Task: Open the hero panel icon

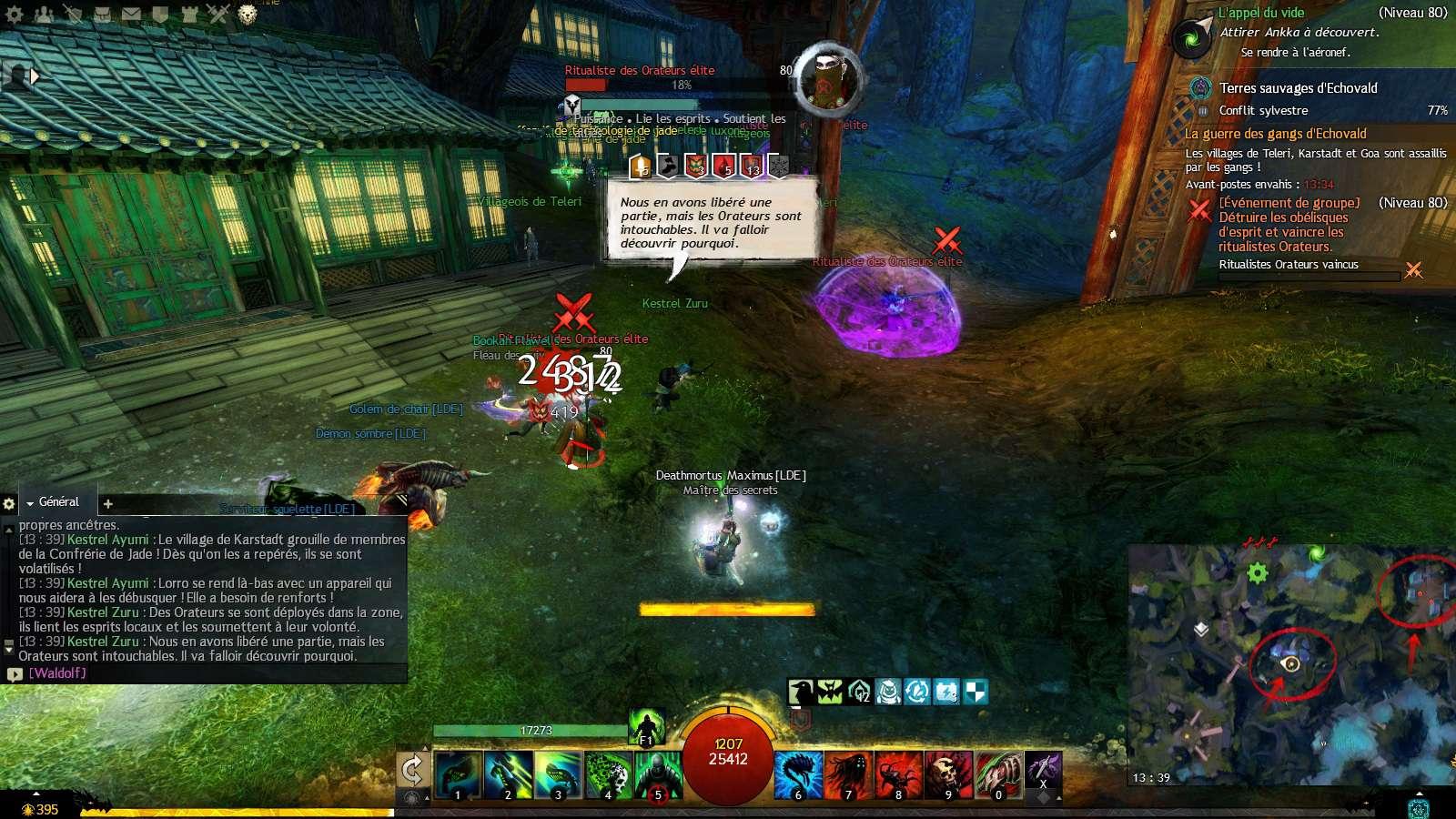Action: [73, 14]
